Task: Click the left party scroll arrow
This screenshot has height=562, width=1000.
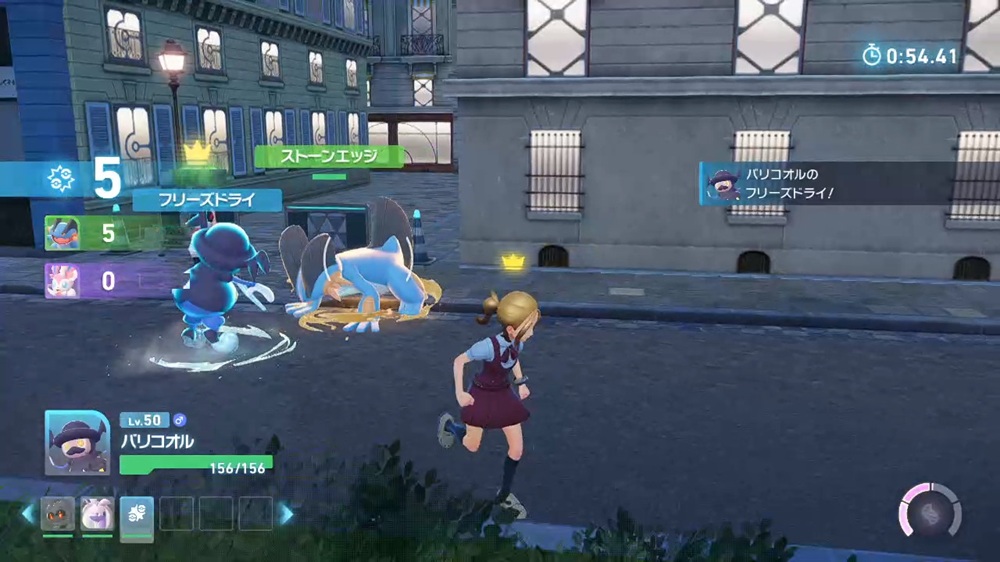Action: pos(27,514)
